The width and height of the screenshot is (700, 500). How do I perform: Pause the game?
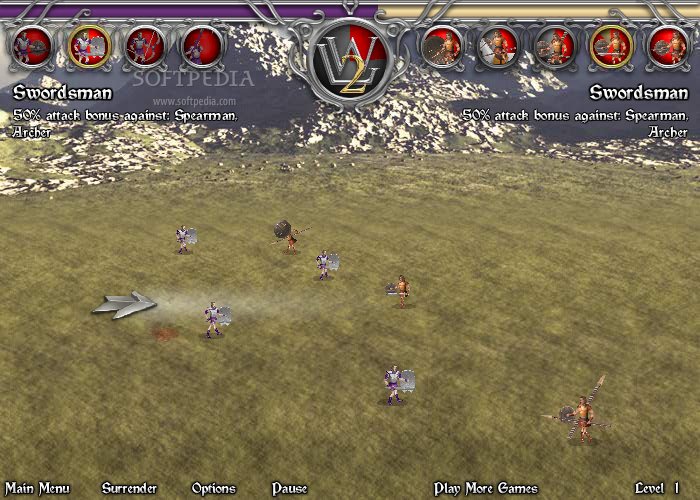click(289, 488)
